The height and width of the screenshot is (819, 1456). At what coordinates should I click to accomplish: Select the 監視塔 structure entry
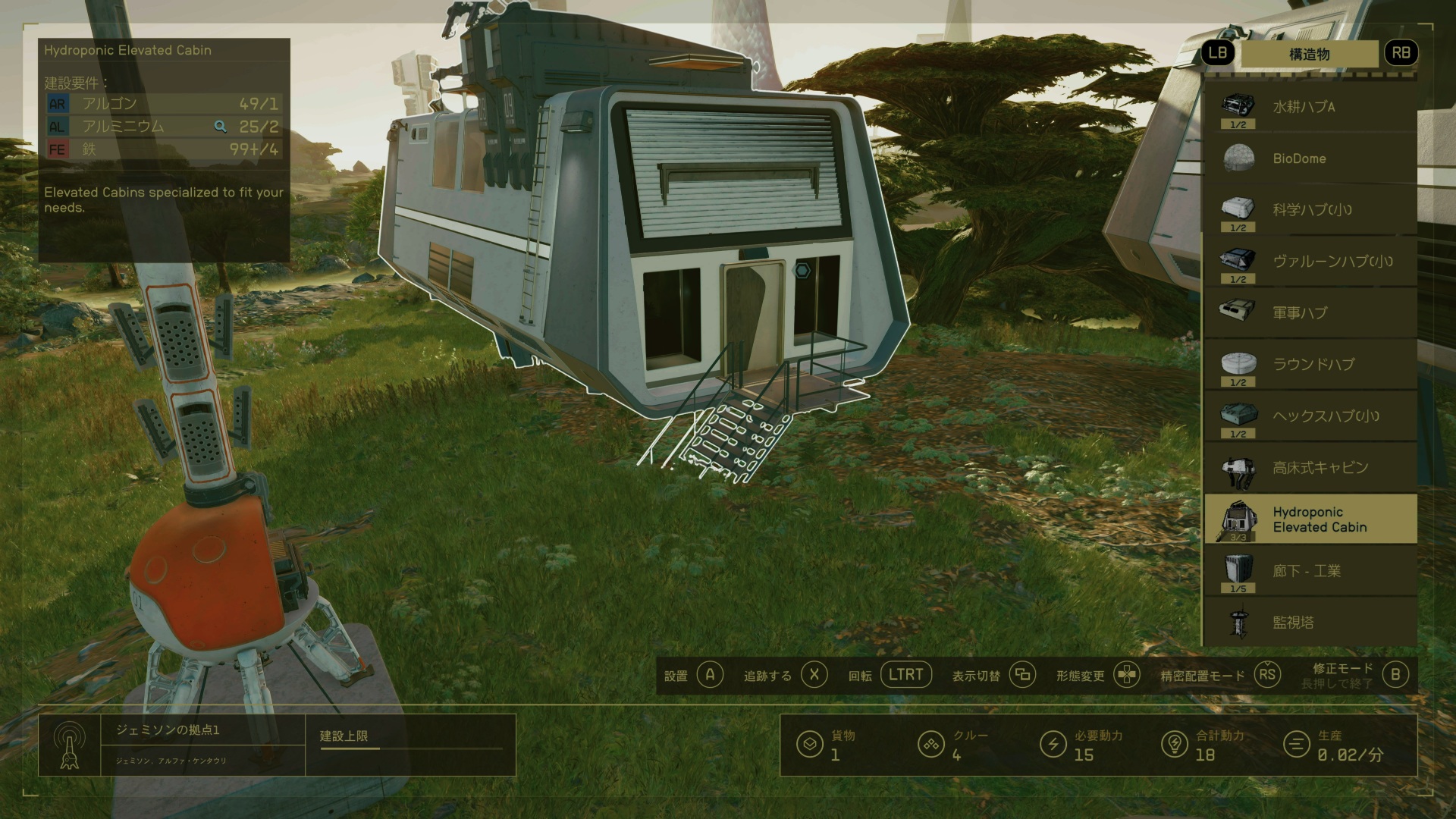pos(1310,623)
